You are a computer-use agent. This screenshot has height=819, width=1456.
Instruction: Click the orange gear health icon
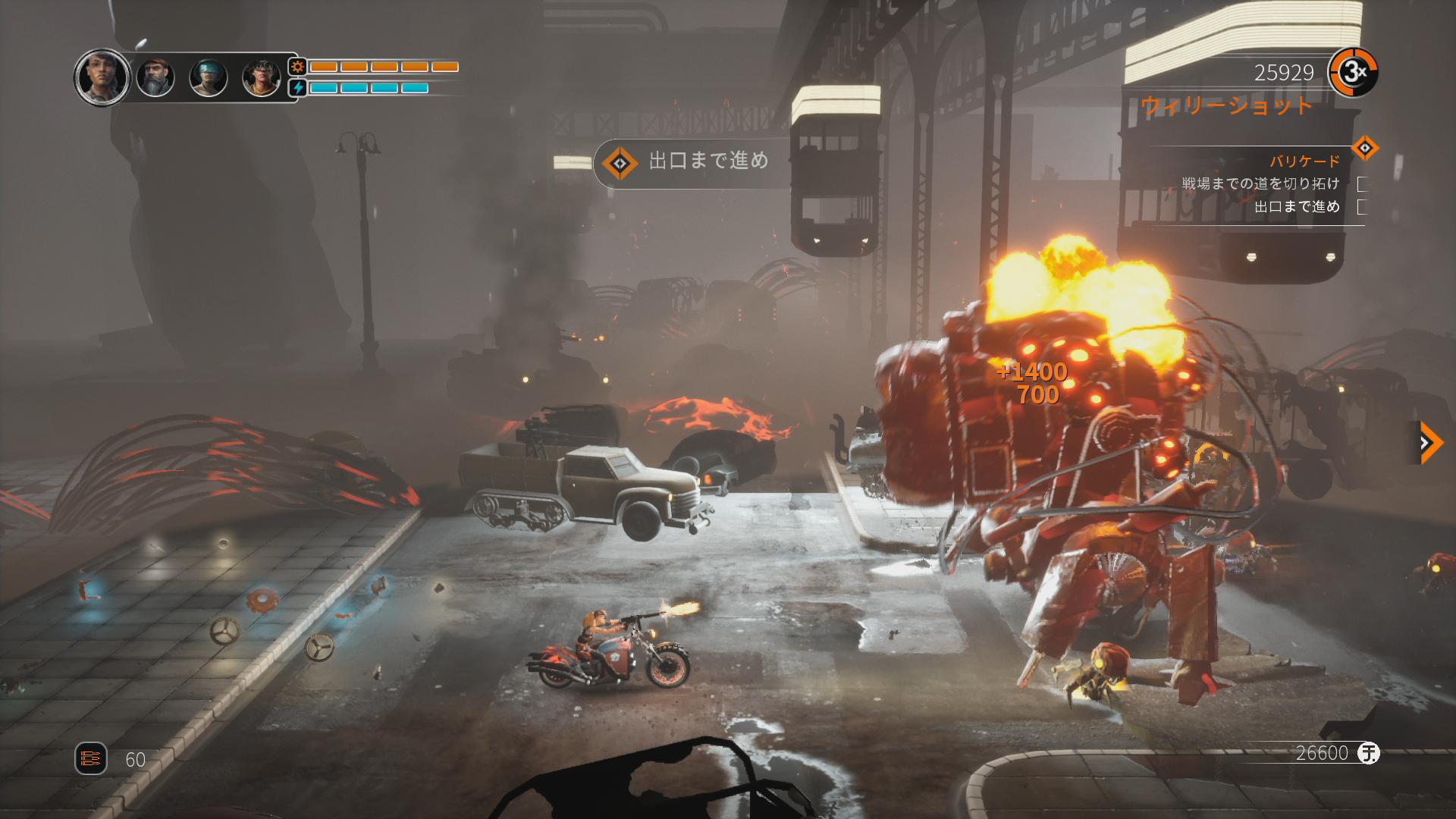click(298, 67)
